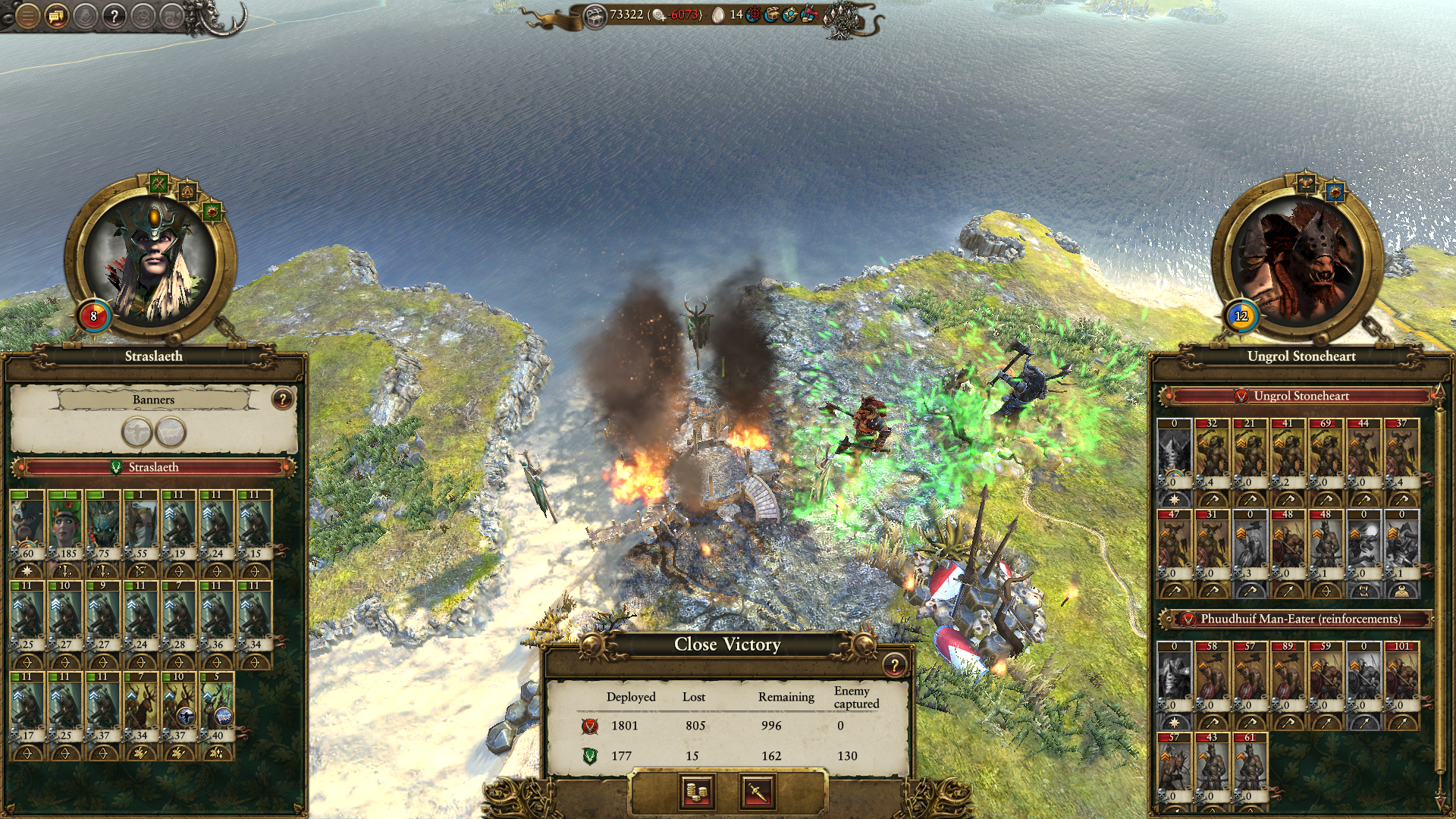This screenshot has height=819, width=1456.
Task: Click the Phuudhuif Man-Eater reinforcements header
Action: tap(1299, 619)
